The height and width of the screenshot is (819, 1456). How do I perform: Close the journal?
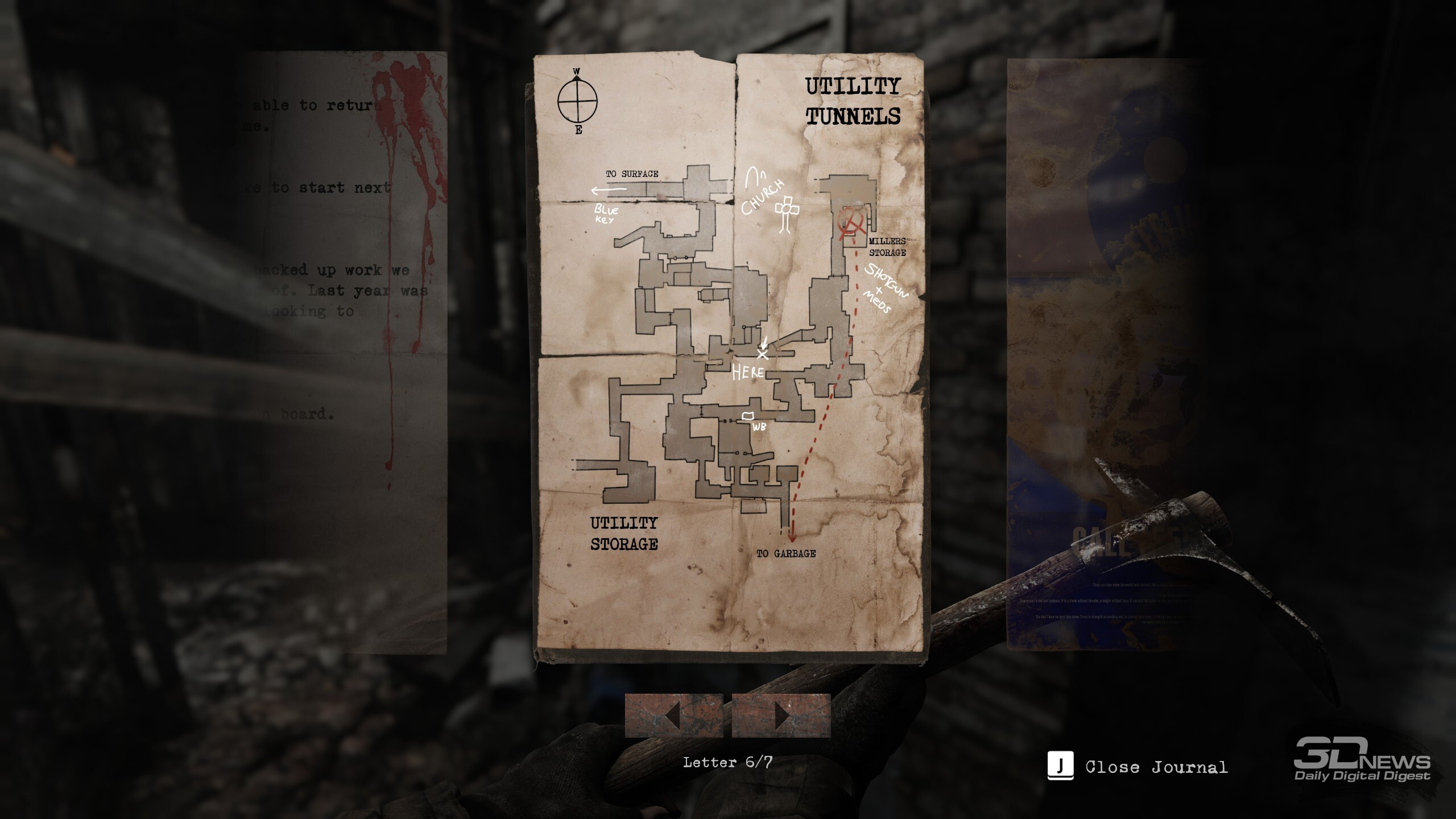tap(1137, 767)
